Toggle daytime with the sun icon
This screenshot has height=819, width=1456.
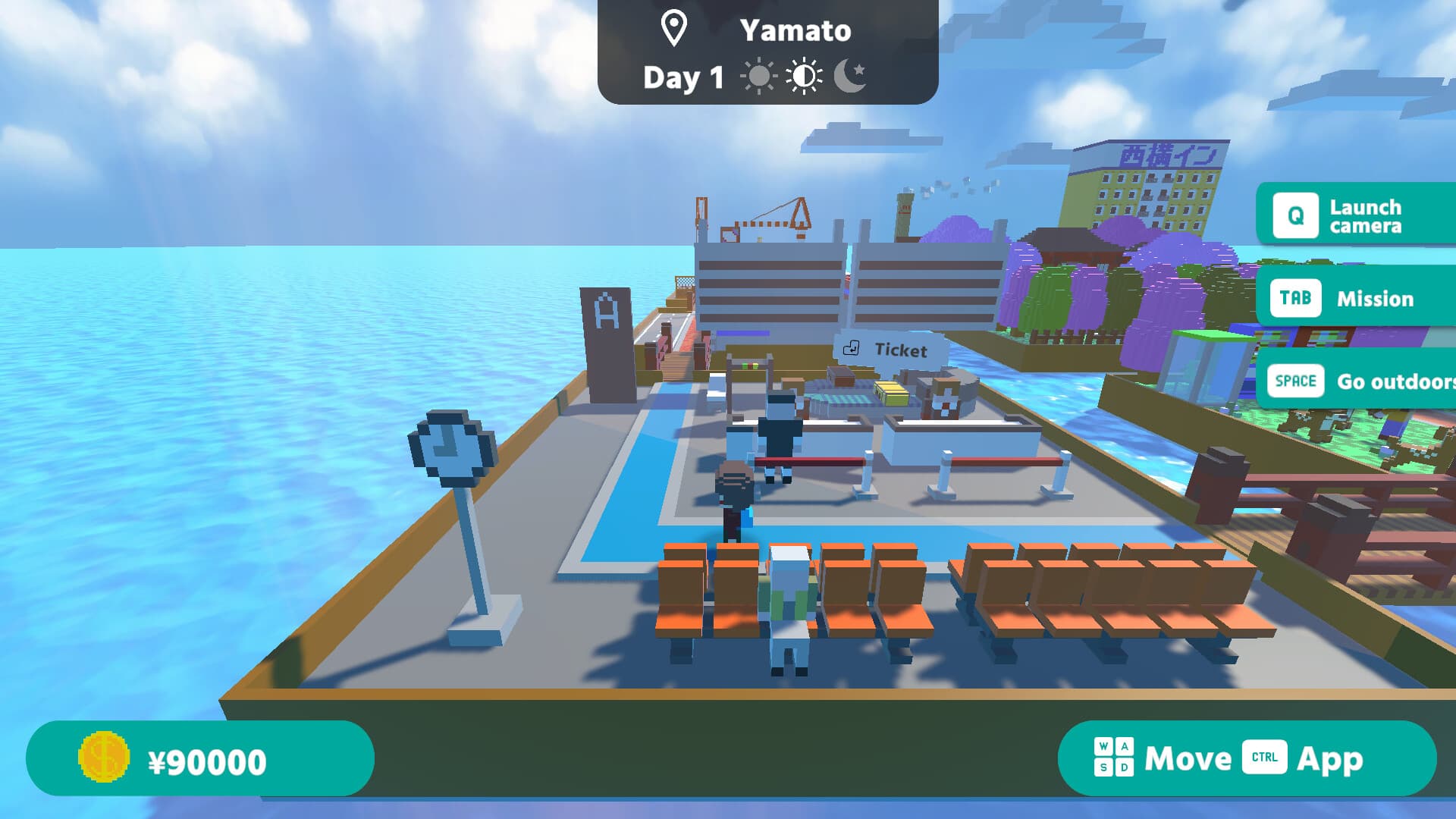click(758, 76)
